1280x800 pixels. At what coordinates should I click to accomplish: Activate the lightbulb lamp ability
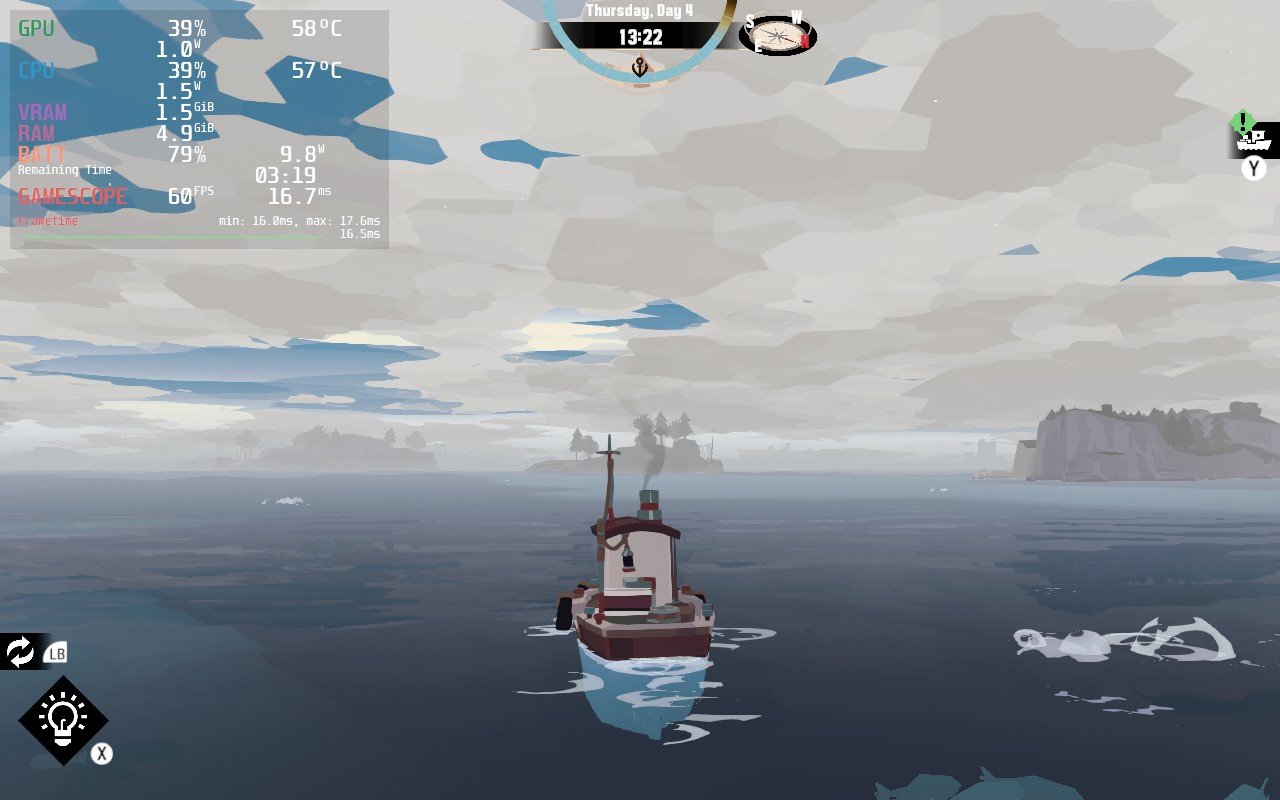(63, 720)
